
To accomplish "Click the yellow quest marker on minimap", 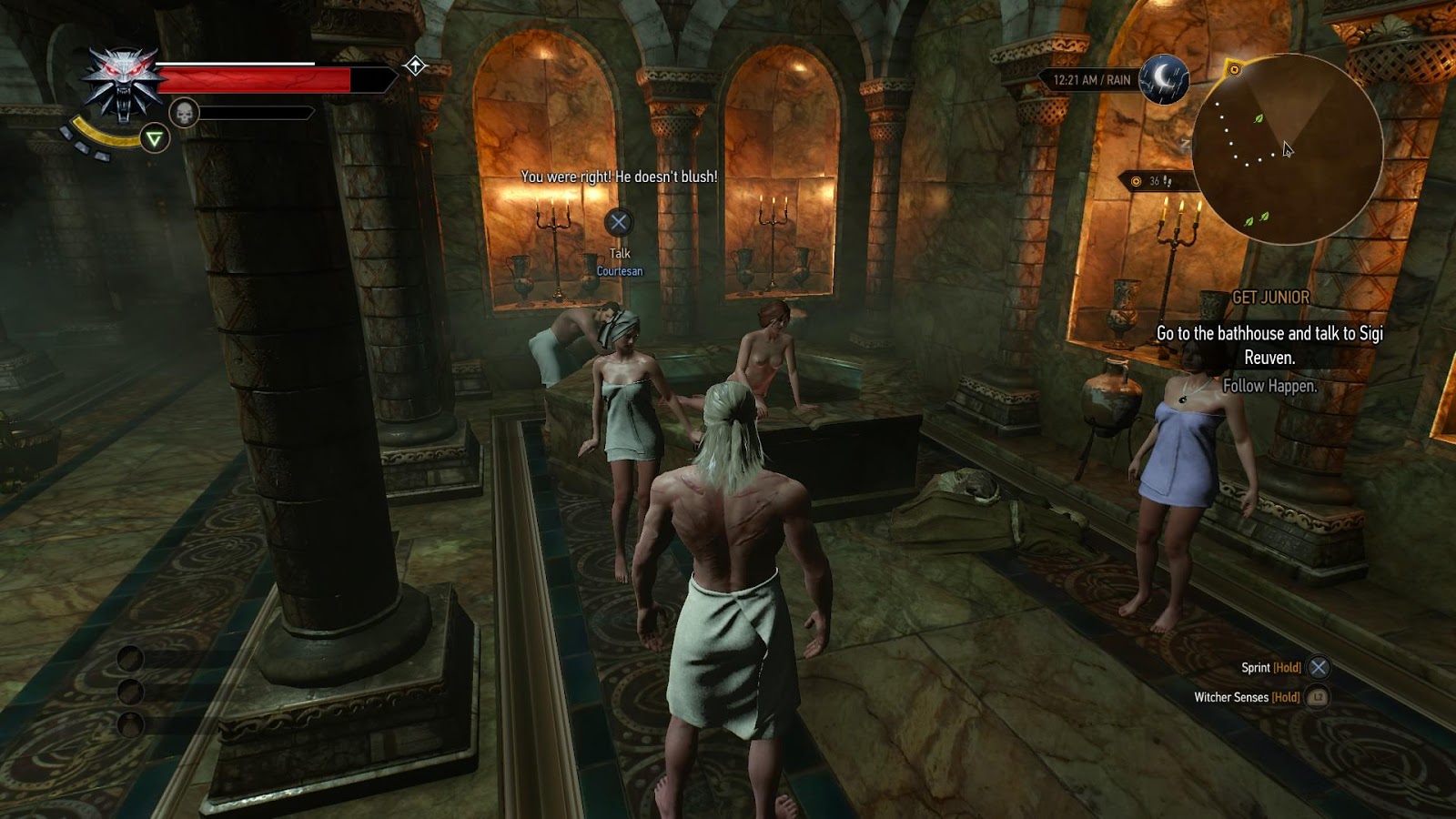I will click(1234, 69).
